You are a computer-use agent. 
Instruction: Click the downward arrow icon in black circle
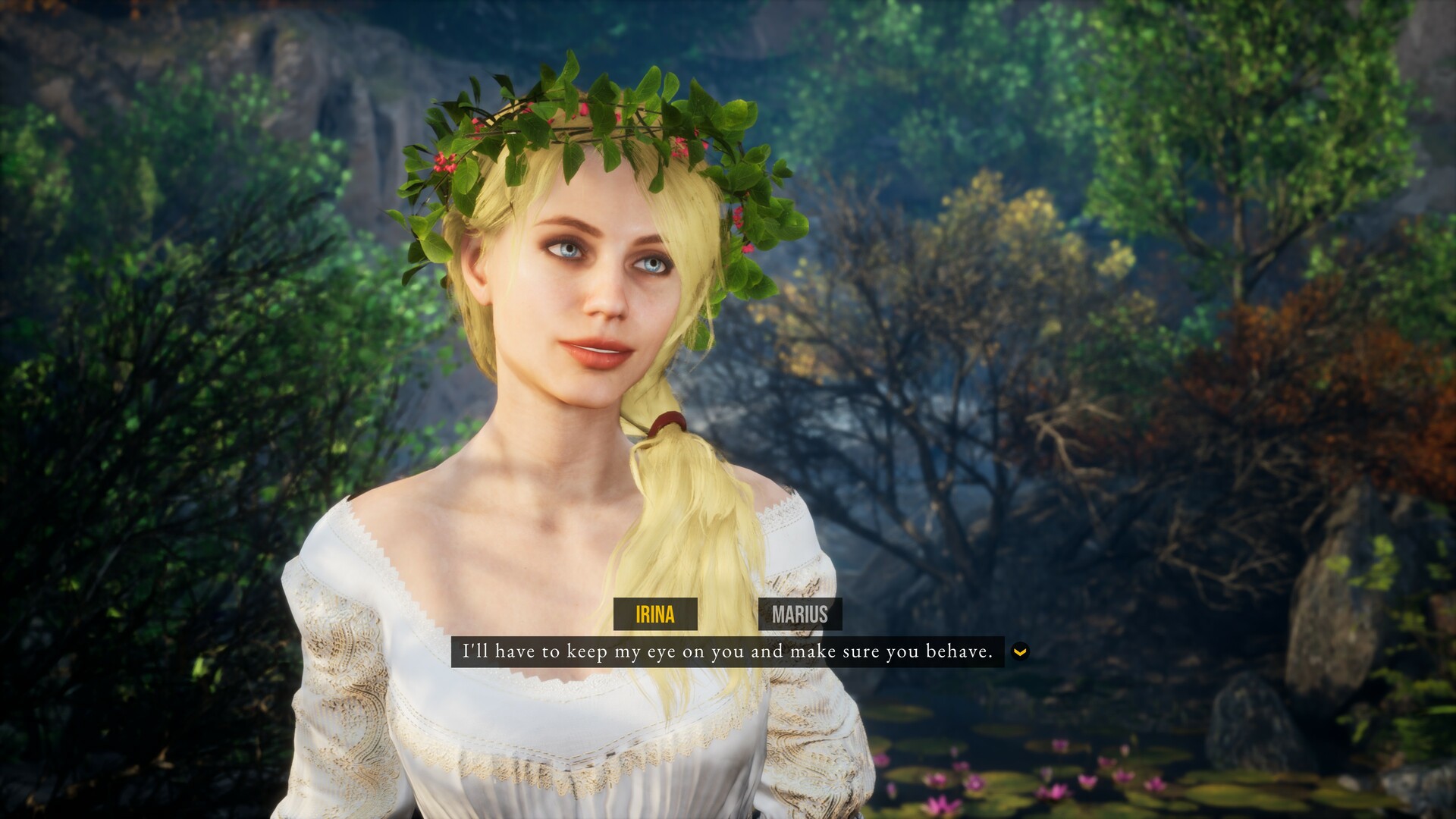(x=1020, y=651)
